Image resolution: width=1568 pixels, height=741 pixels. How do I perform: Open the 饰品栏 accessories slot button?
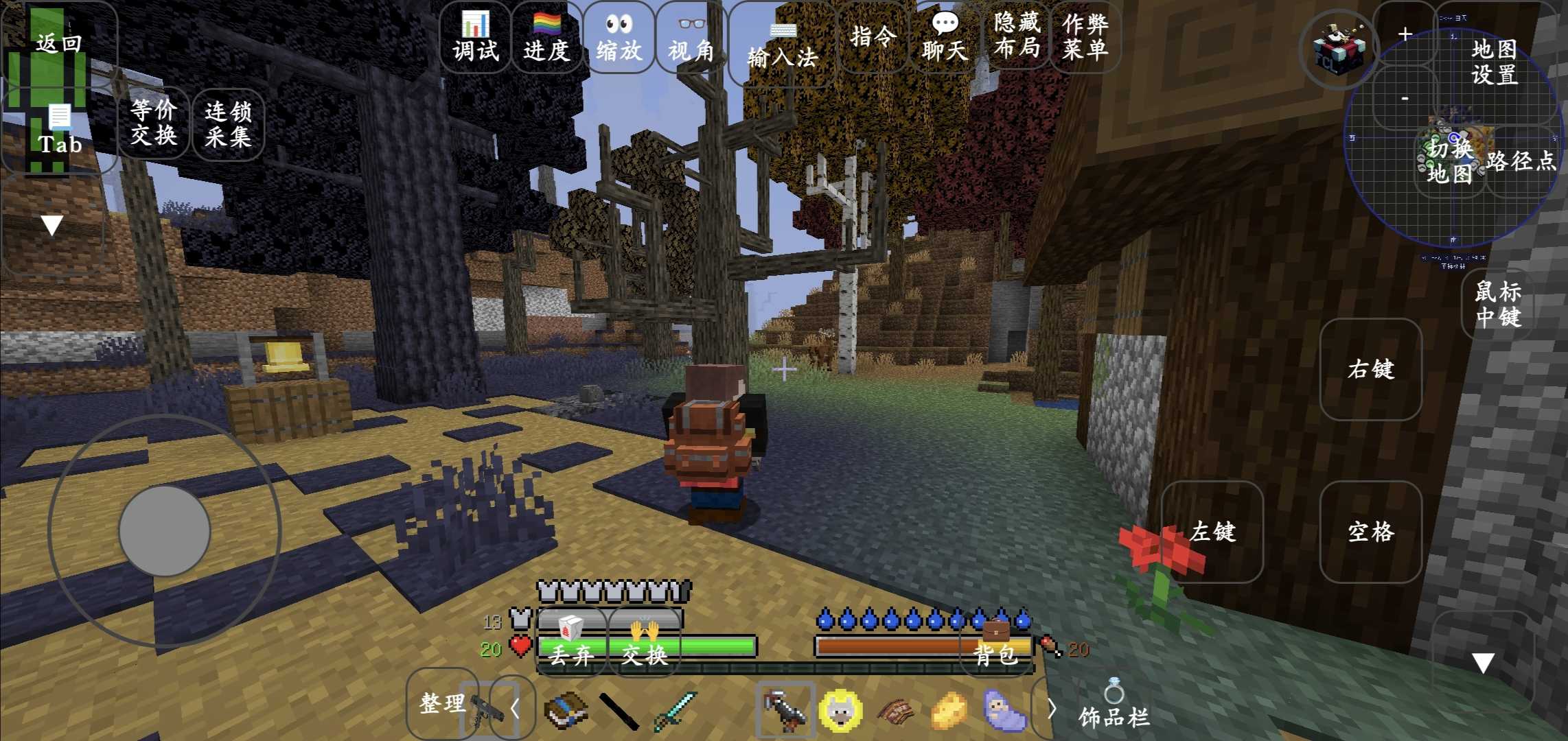coord(1114,707)
